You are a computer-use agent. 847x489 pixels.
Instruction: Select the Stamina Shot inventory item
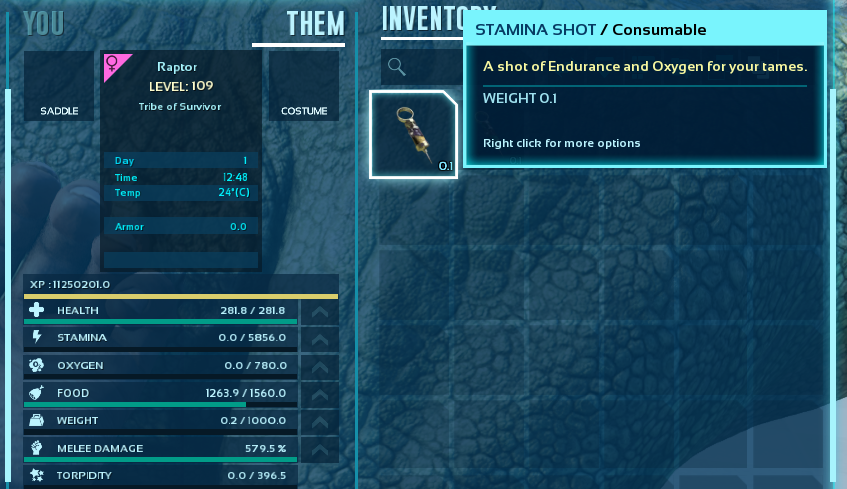[413, 134]
